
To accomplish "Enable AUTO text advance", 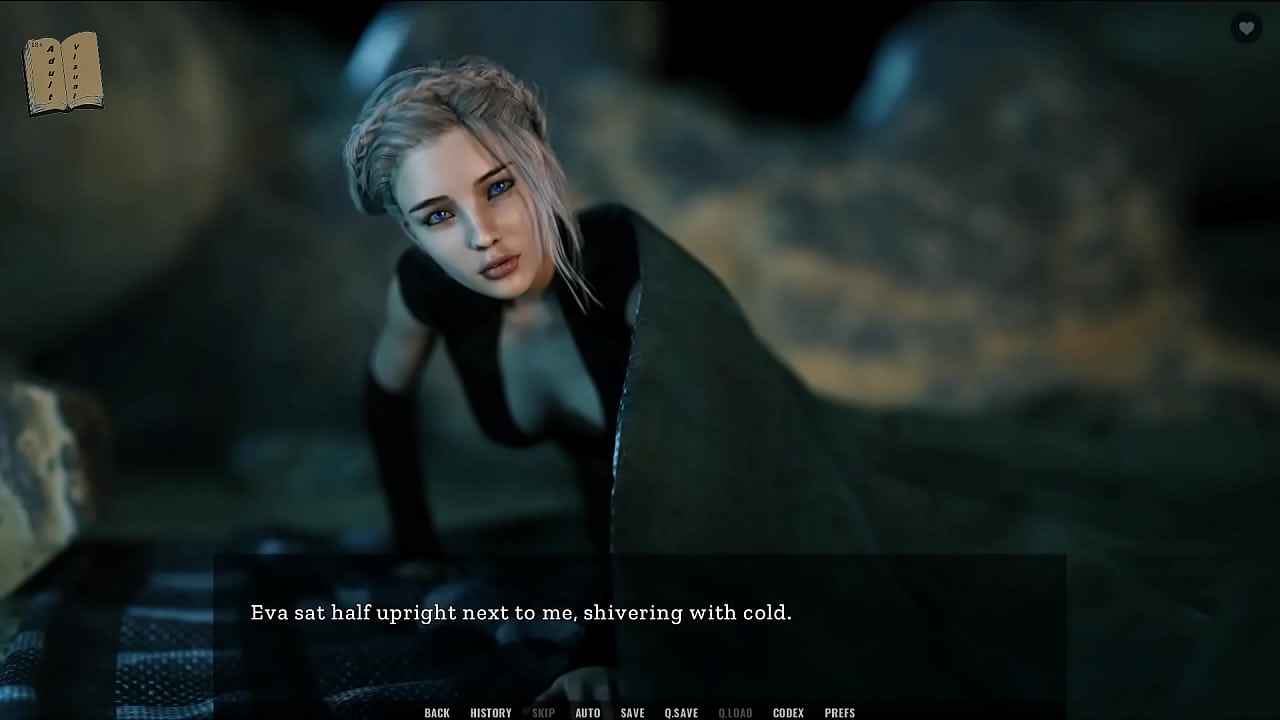I will pos(588,712).
